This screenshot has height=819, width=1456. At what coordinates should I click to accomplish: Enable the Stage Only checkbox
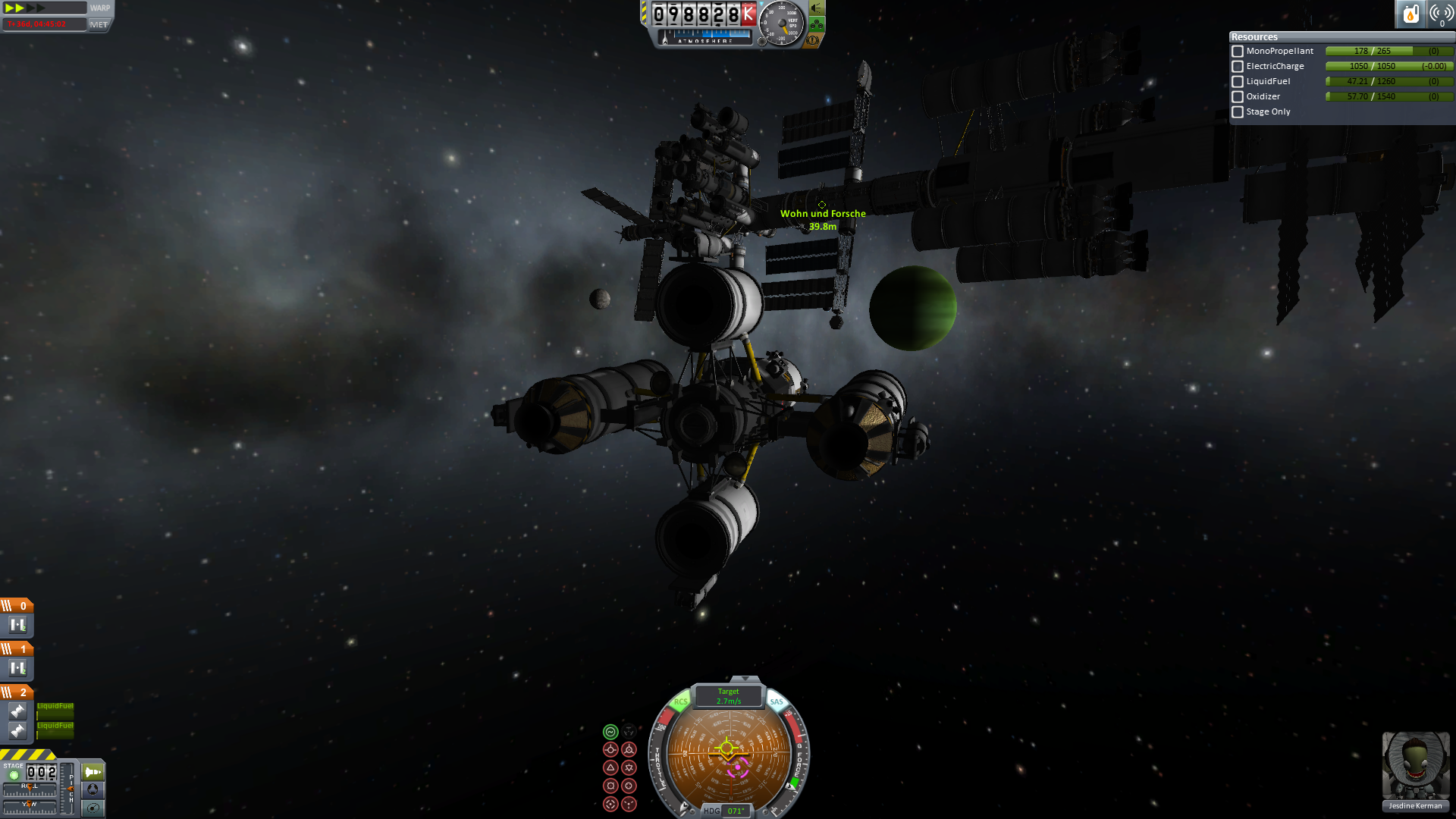pyautogui.click(x=1238, y=112)
